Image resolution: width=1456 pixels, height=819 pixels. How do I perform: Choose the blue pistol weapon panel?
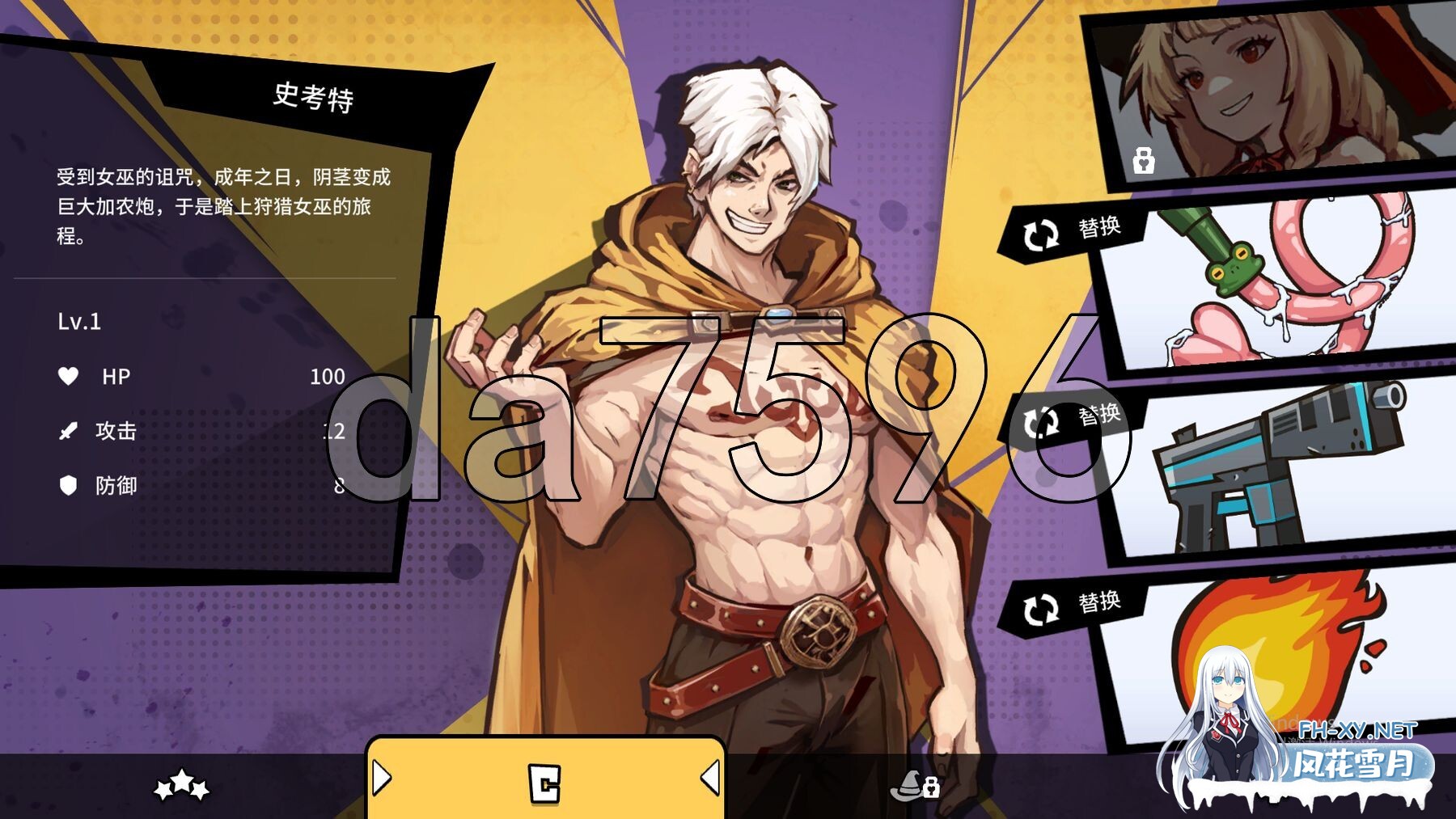pos(1278,469)
